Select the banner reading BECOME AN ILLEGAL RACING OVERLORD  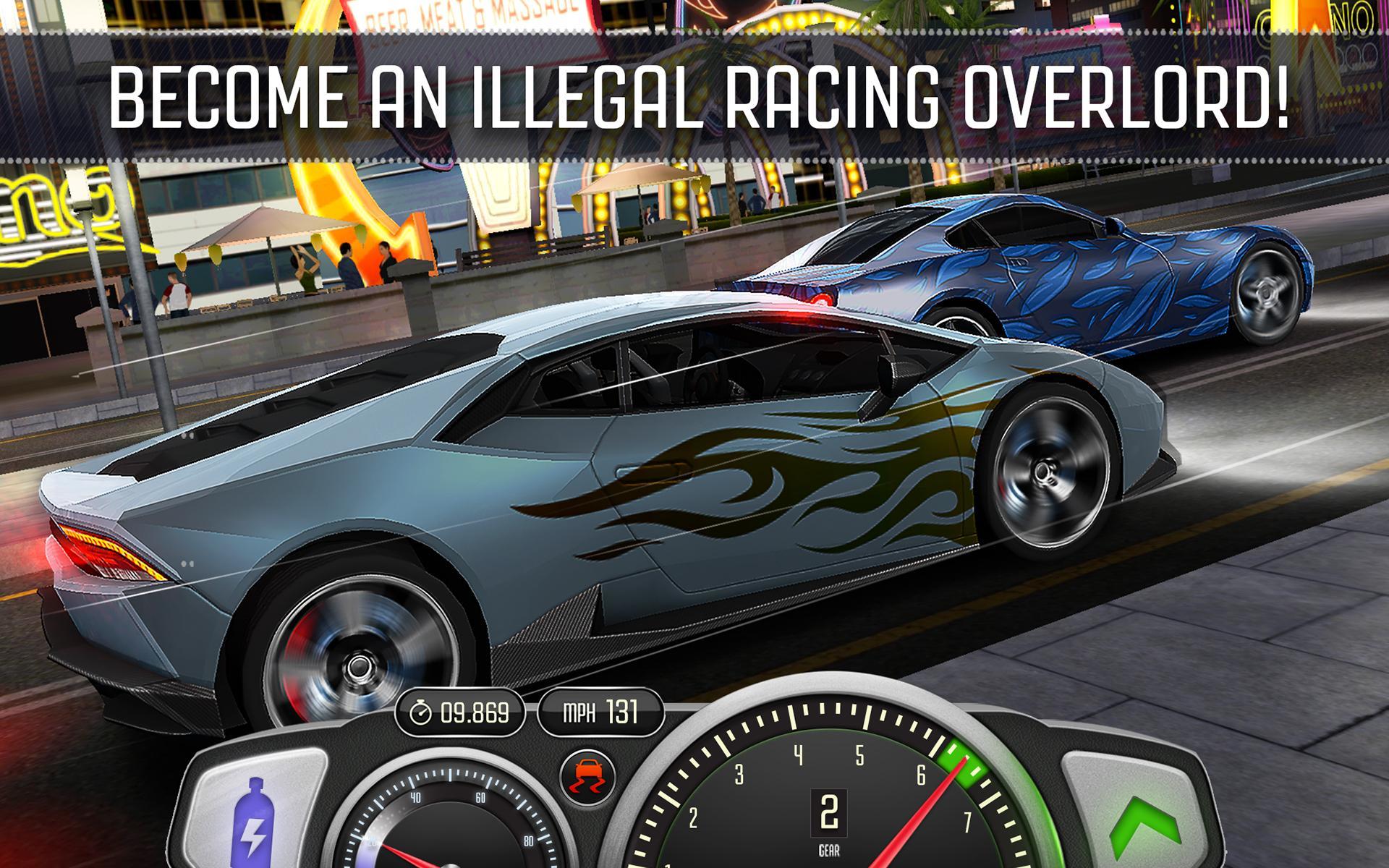click(694, 94)
